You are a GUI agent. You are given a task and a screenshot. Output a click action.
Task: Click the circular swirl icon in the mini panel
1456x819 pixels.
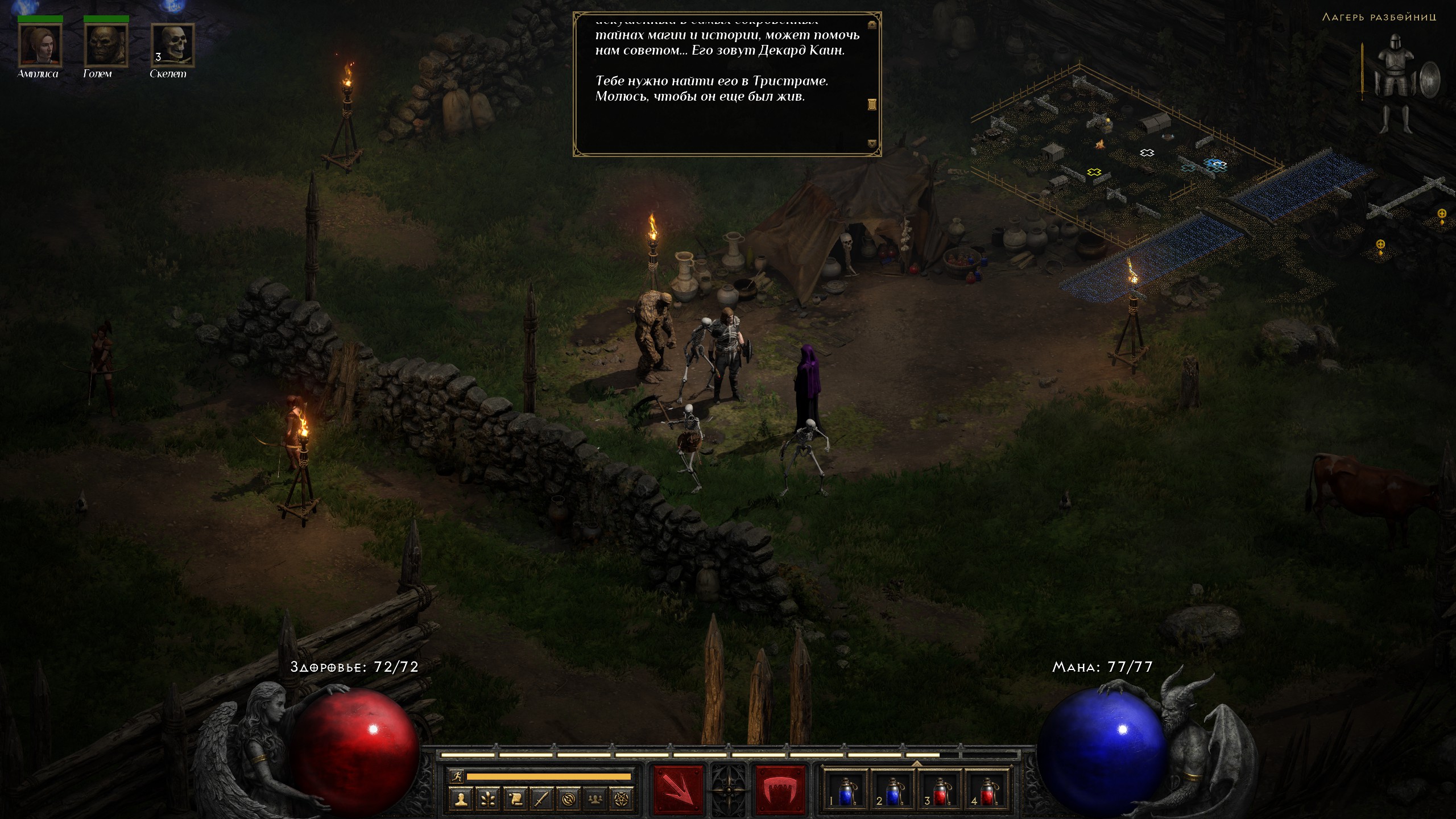(568, 800)
